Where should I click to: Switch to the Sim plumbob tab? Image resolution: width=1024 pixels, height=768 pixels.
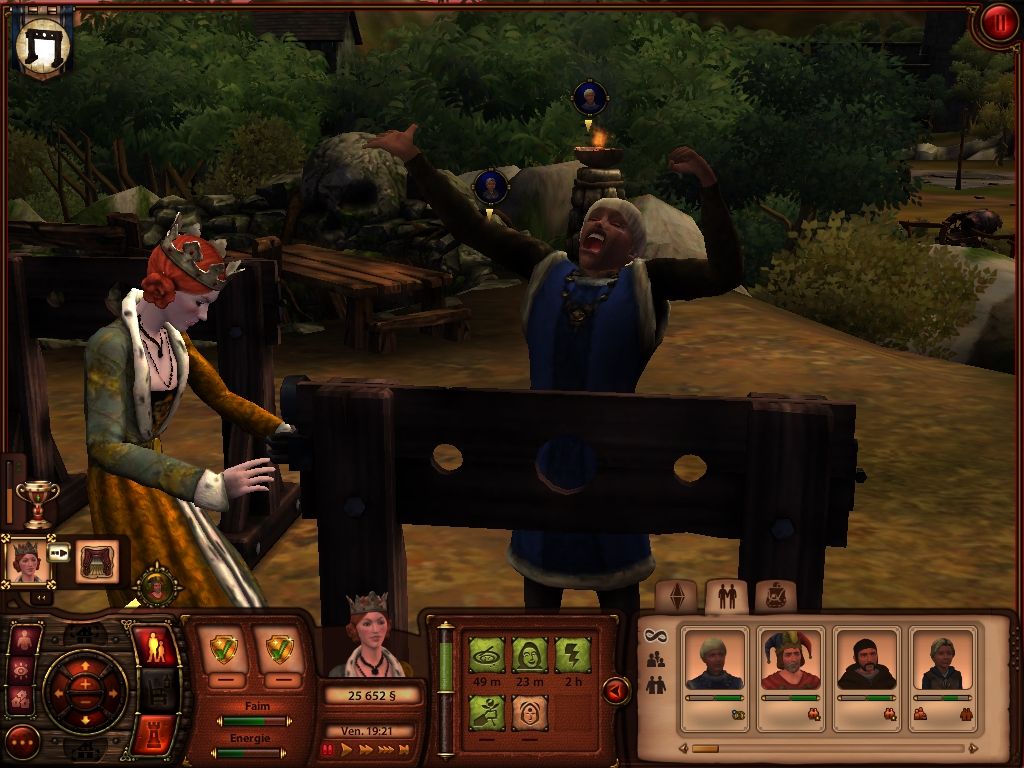point(680,596)
